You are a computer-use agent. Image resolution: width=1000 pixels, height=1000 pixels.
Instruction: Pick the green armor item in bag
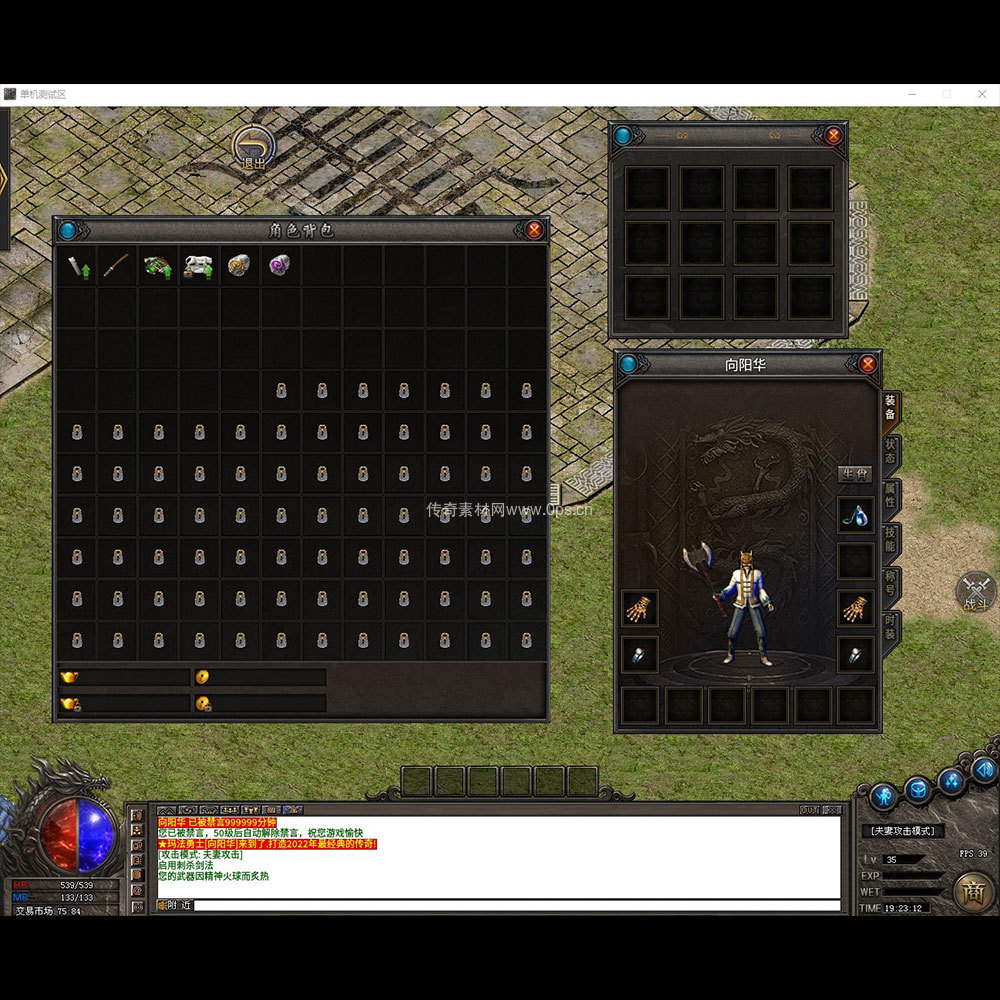(x=157, y=267)
